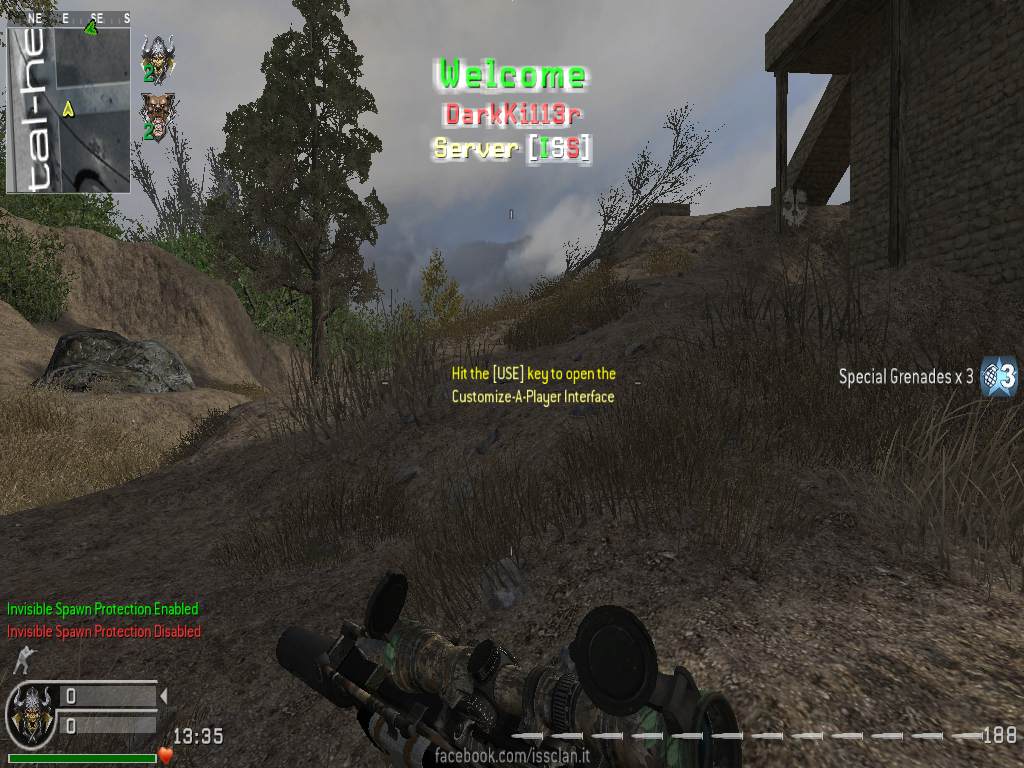Open the facebook.com/issclan.it link text
The width and height of the screenshot is (1024, 768).
coord(512,756)
